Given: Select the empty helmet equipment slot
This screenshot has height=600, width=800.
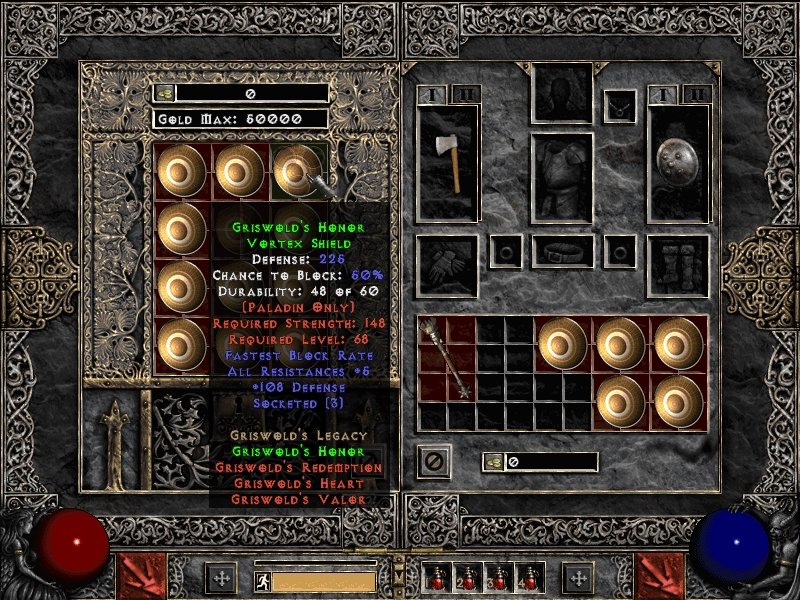Looking at the screenshot, I should point(562,94).
